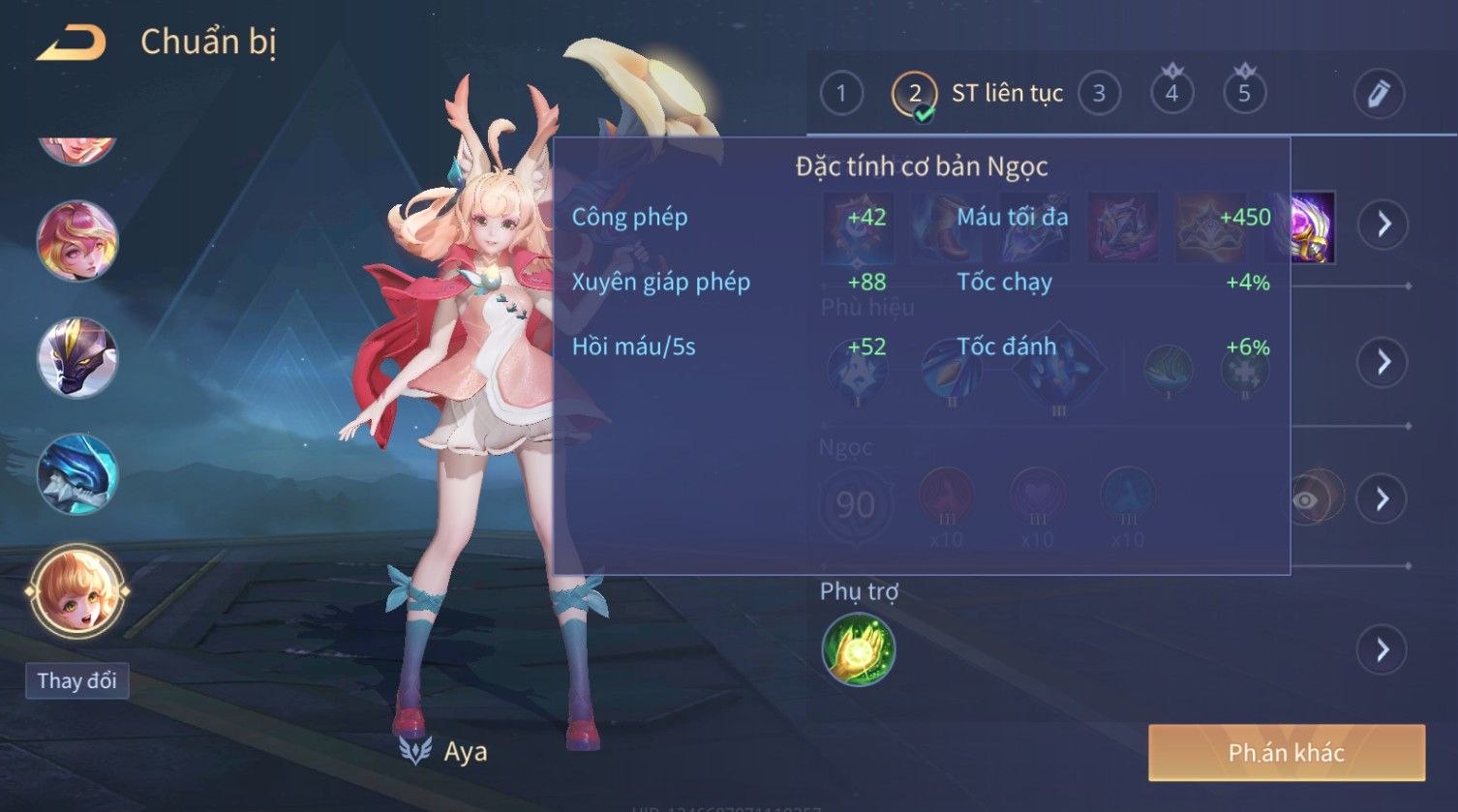This screenshot has width=1458, height=812.
Task: Select the selected blonde Aya hero portrait
Action: (x=77, y=590)
